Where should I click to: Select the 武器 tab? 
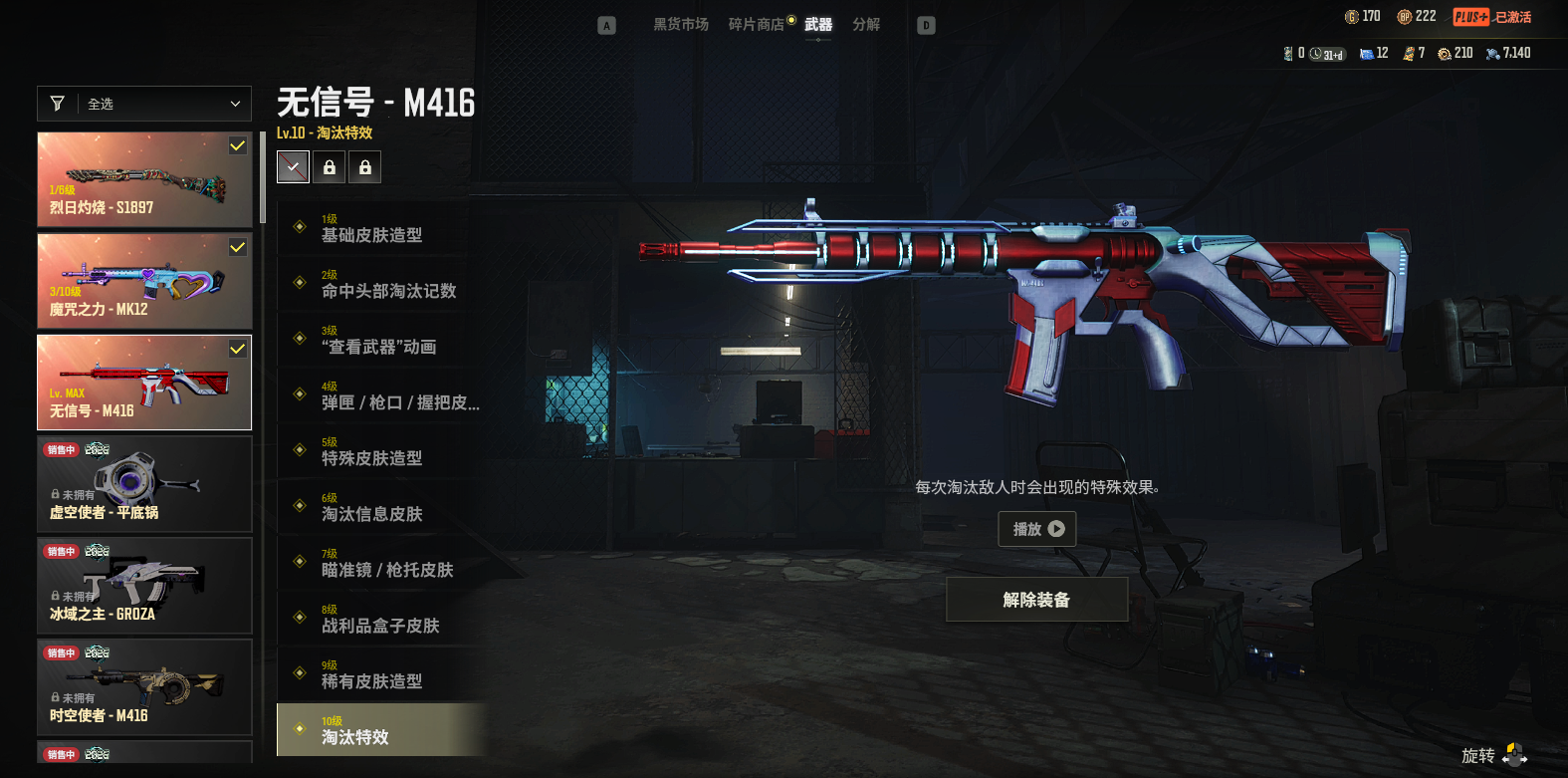point(818,25)
